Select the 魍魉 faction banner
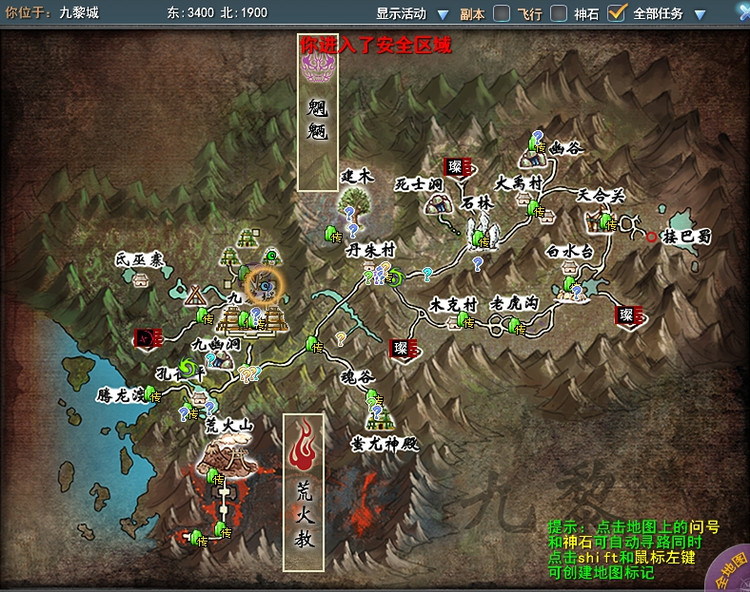The height and width of the screenshot is (592, 750). pyautogui.click(x=318, y=112)
